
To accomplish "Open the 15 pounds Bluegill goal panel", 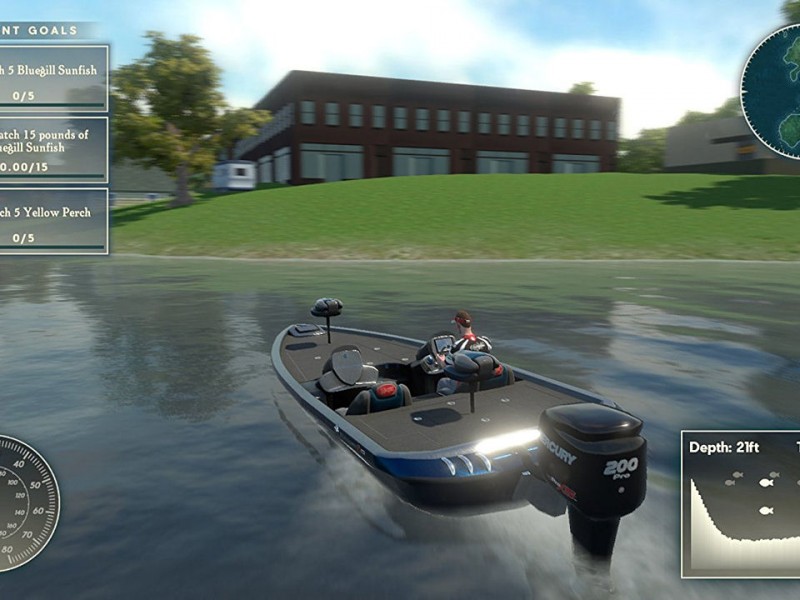I will [x=52, y=150].
